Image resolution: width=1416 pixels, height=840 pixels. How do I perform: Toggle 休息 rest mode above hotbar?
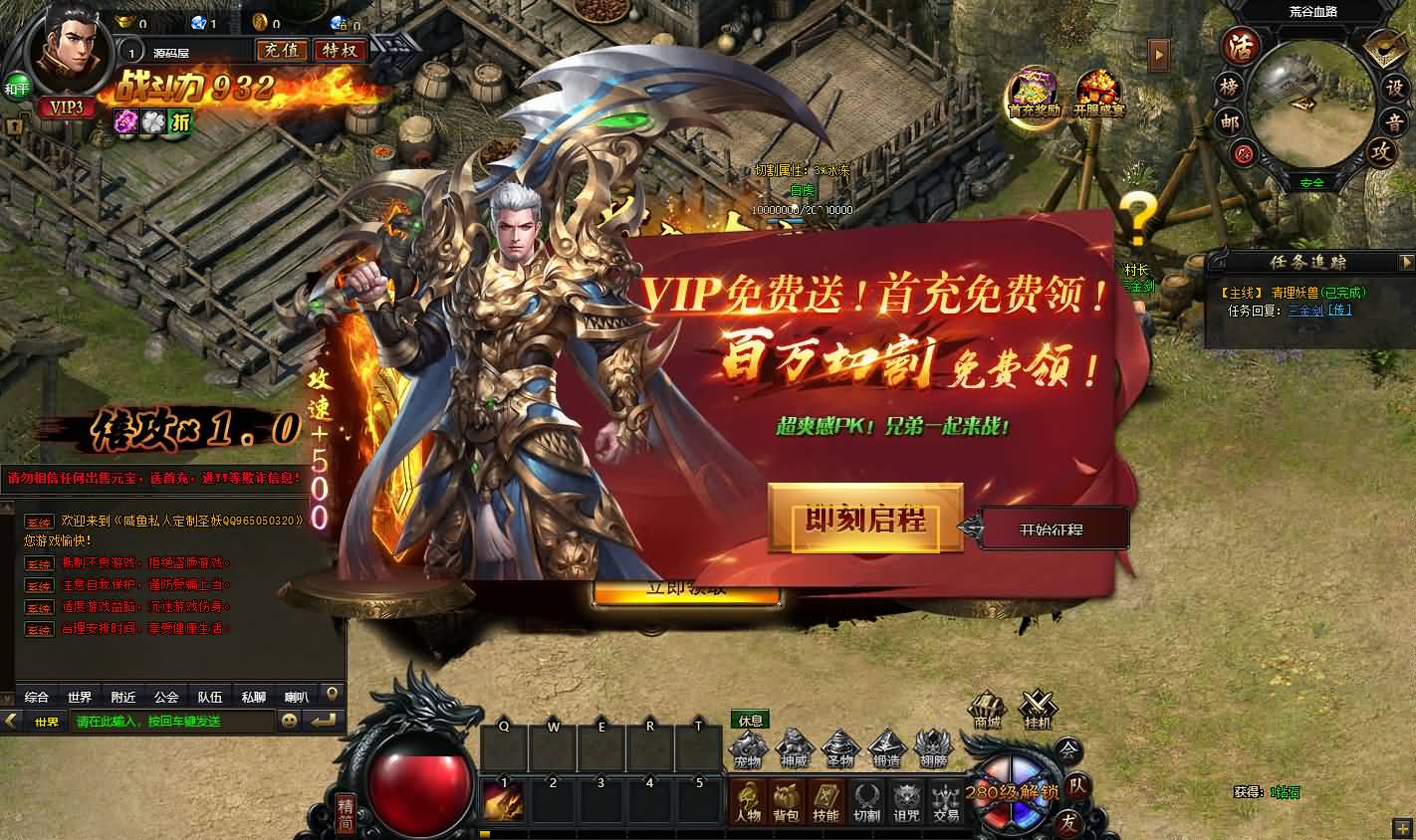tap(749, 719)
